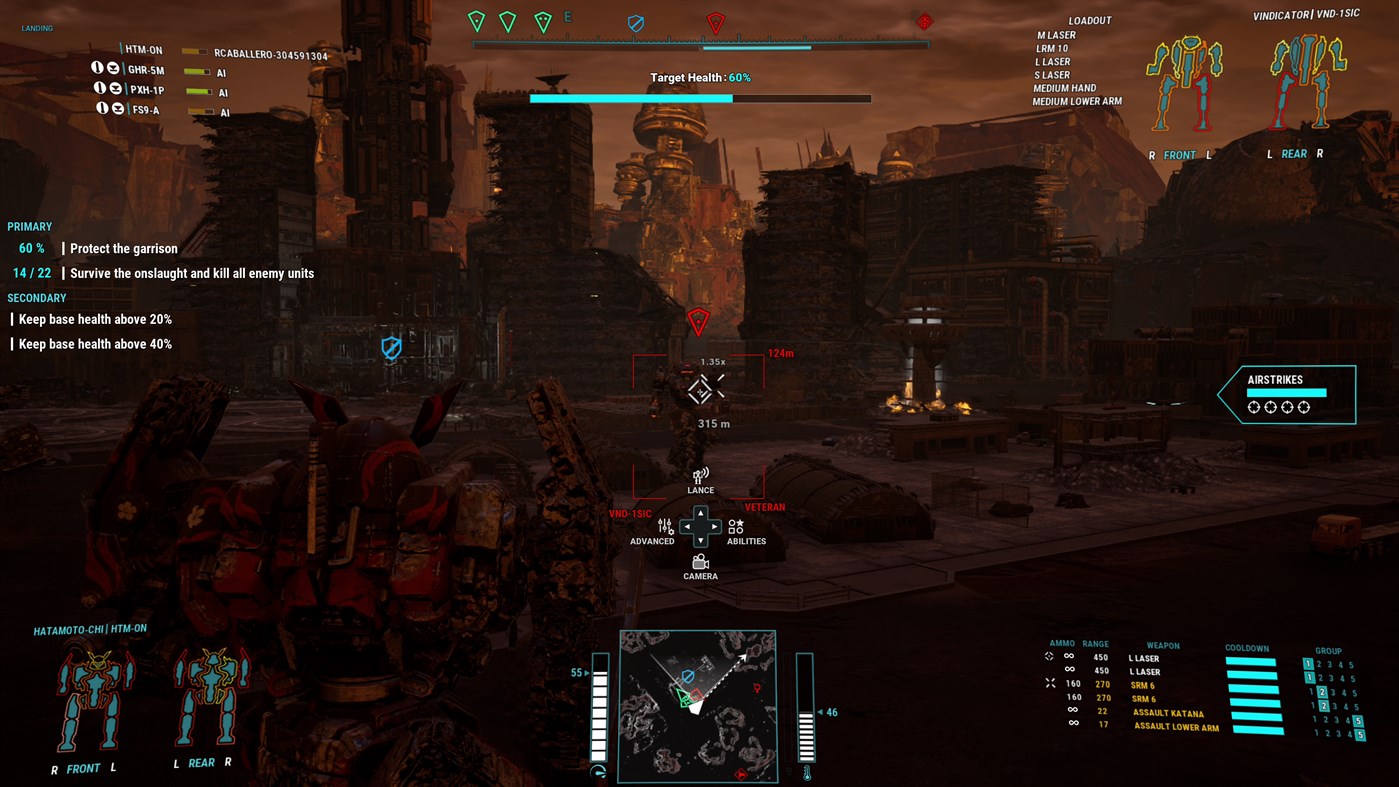The image size is (1399, 787).
Task: Click an Airstrike charge icon
Action: coord(1254,407)
